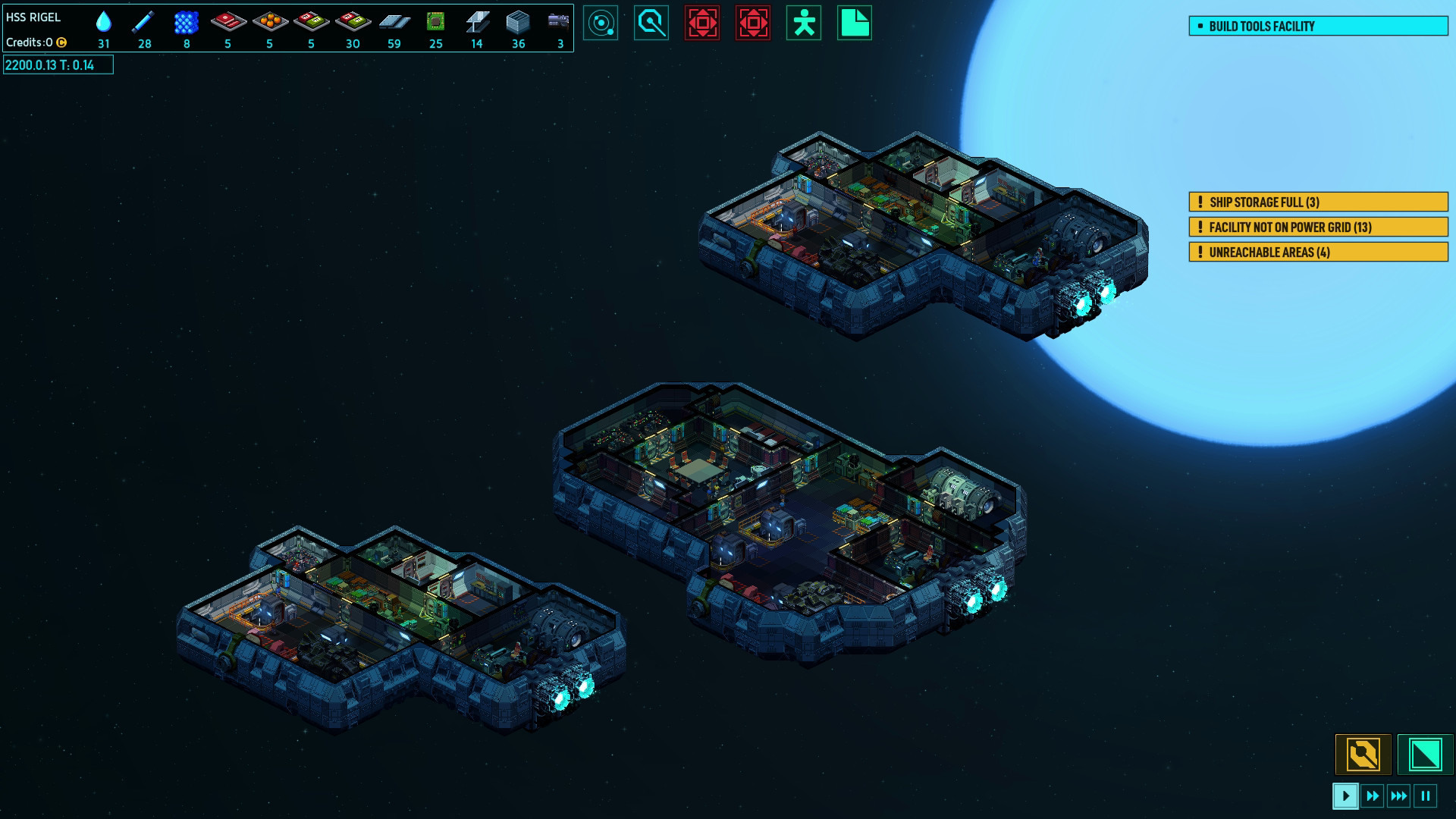1456x819 pixels.
Task: Open the Build Tools Facility objective
Action: (x=1318, y=27)
